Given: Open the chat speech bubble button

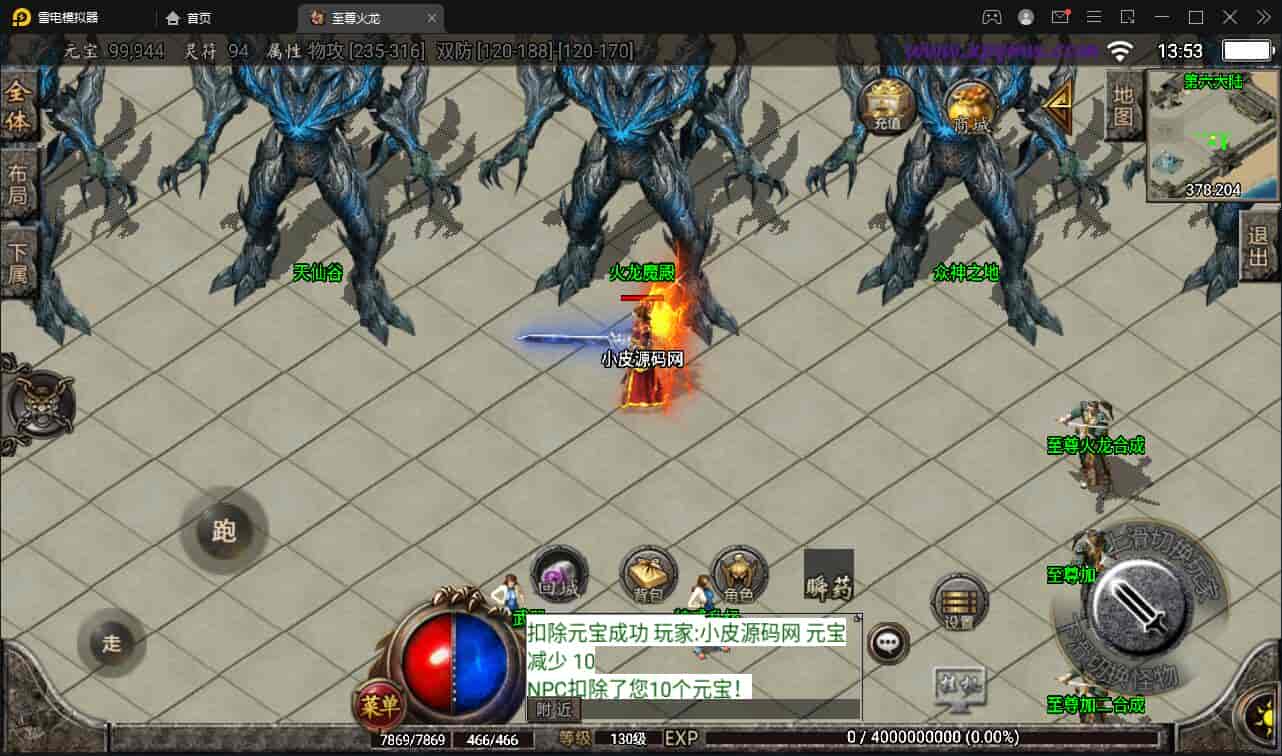Looking at the screenshot, I should (x=887, y=642).
